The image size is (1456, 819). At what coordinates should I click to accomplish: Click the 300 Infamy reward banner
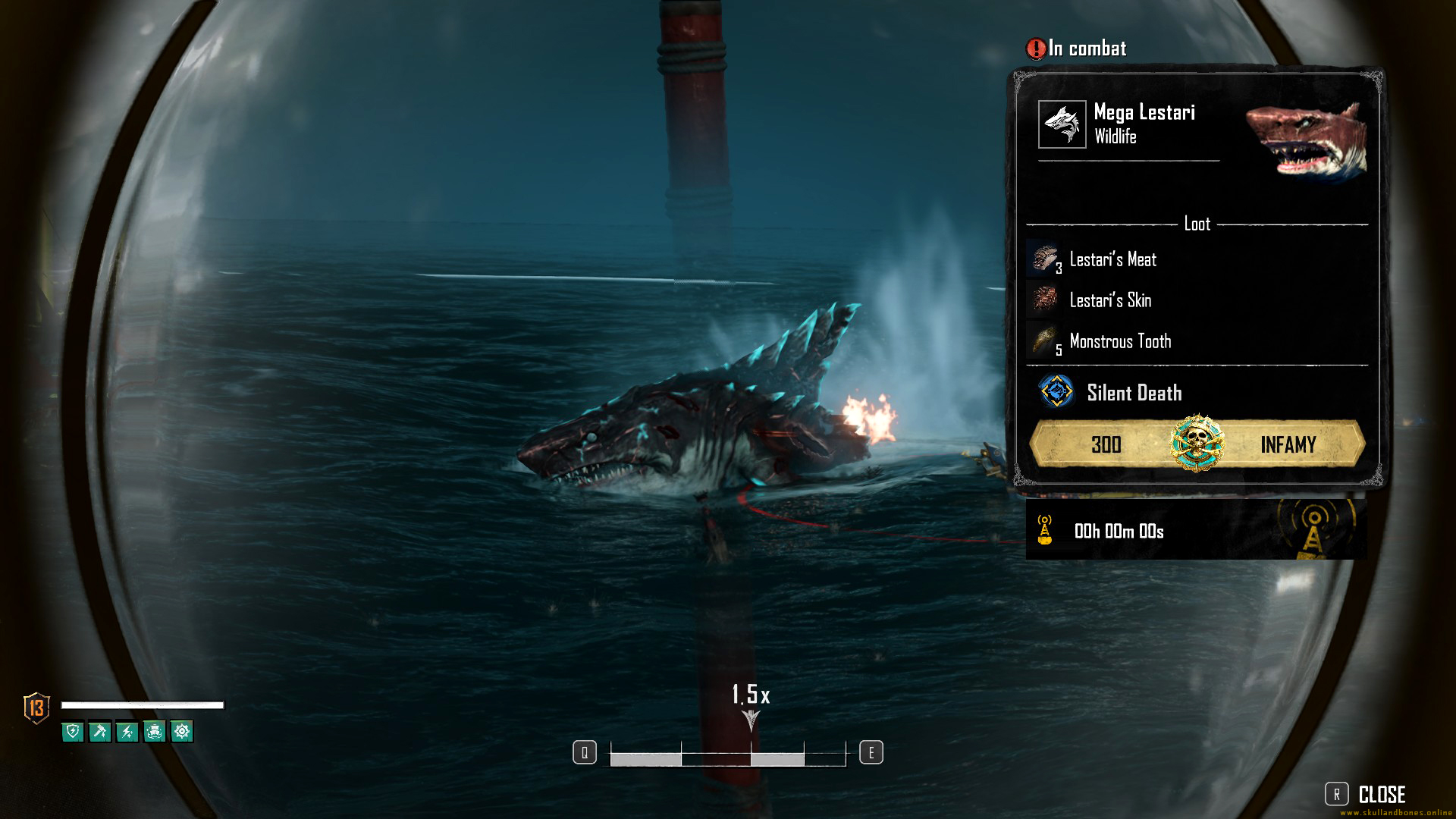pos(1197,444)
